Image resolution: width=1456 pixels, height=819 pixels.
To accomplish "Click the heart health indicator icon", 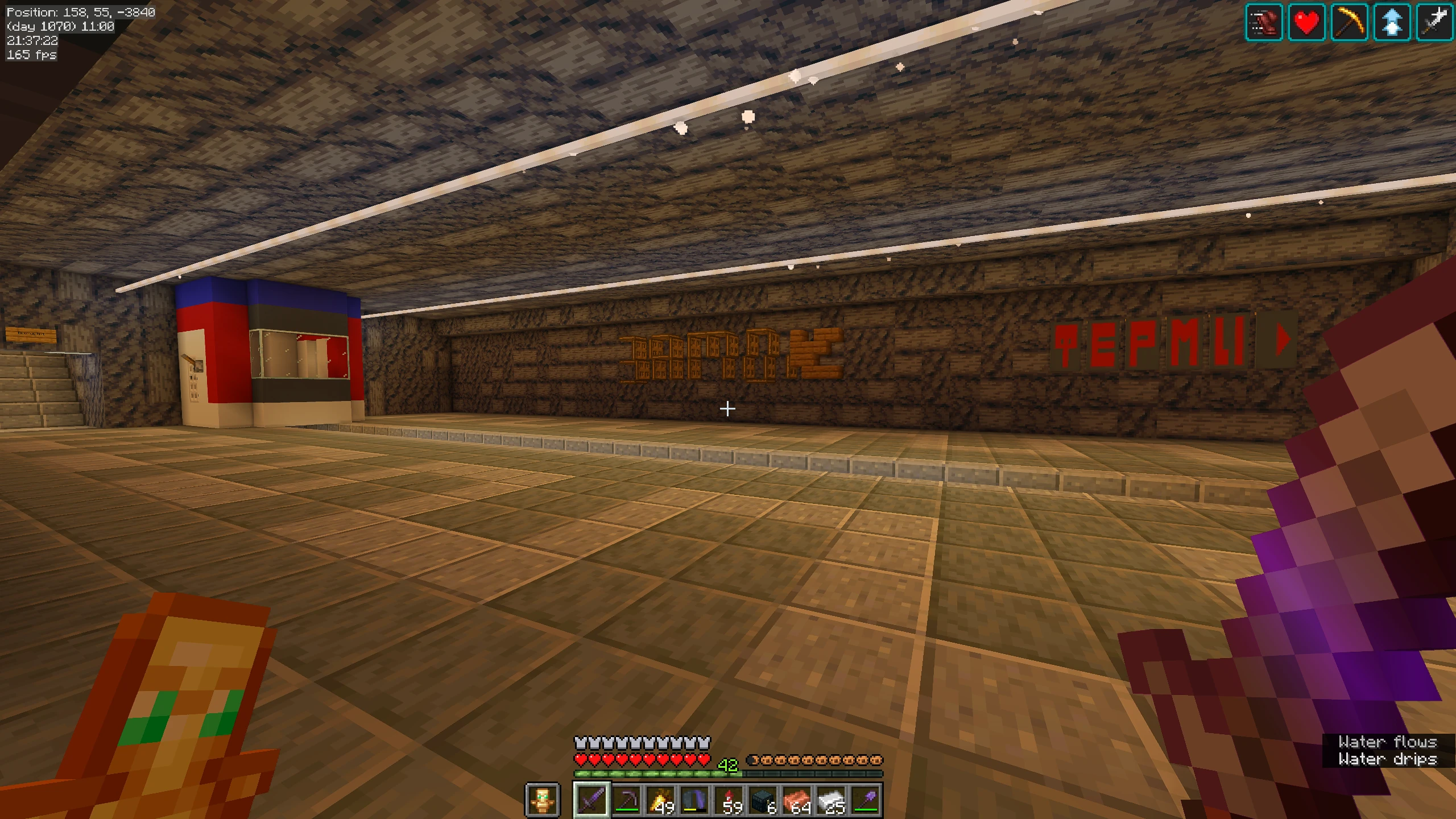I will 1306,23.
